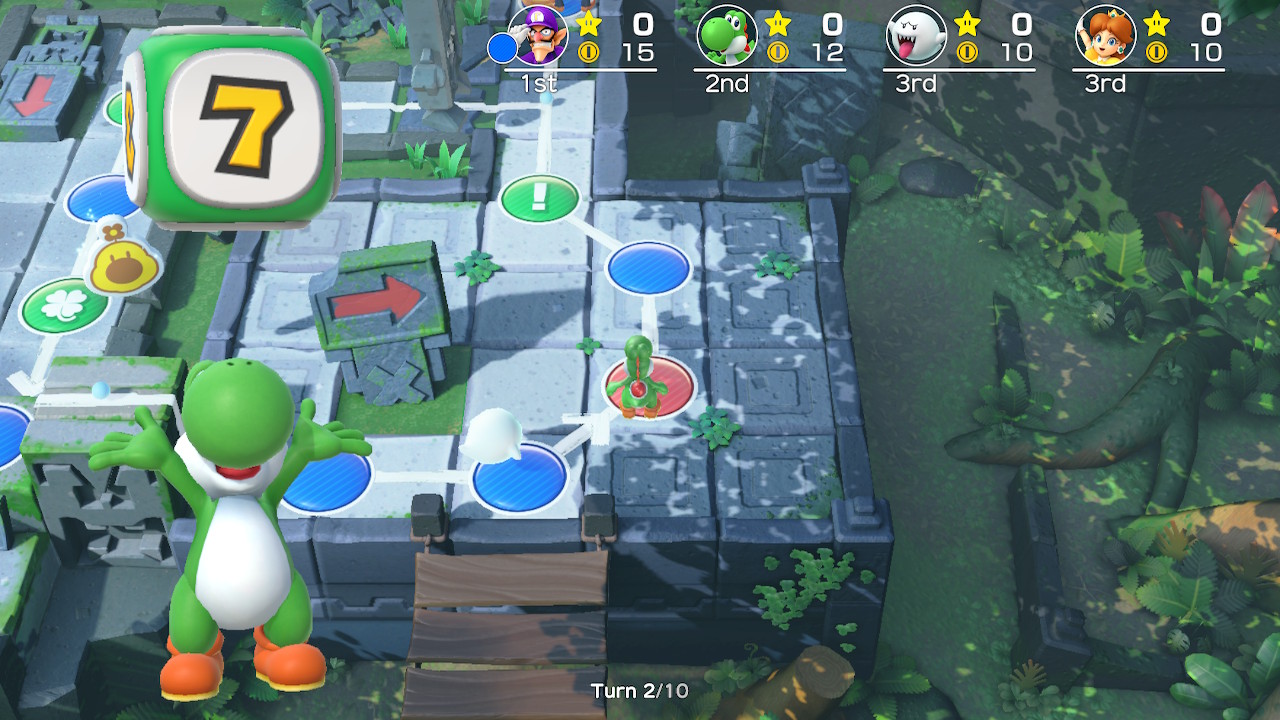Select the 1st place rank label under Waluigi
The height and width of the screenshot is (720, 1280).
[539, 84]
